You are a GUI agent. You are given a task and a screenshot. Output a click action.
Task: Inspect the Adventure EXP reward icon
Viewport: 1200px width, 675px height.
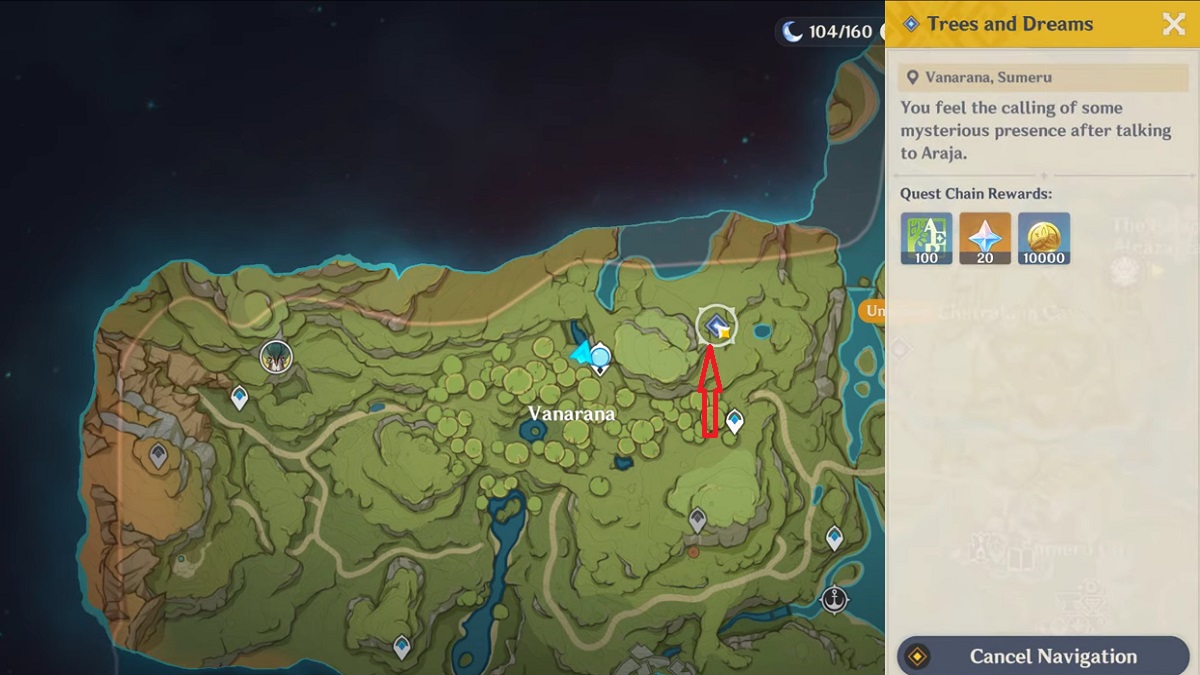(926, 238)
